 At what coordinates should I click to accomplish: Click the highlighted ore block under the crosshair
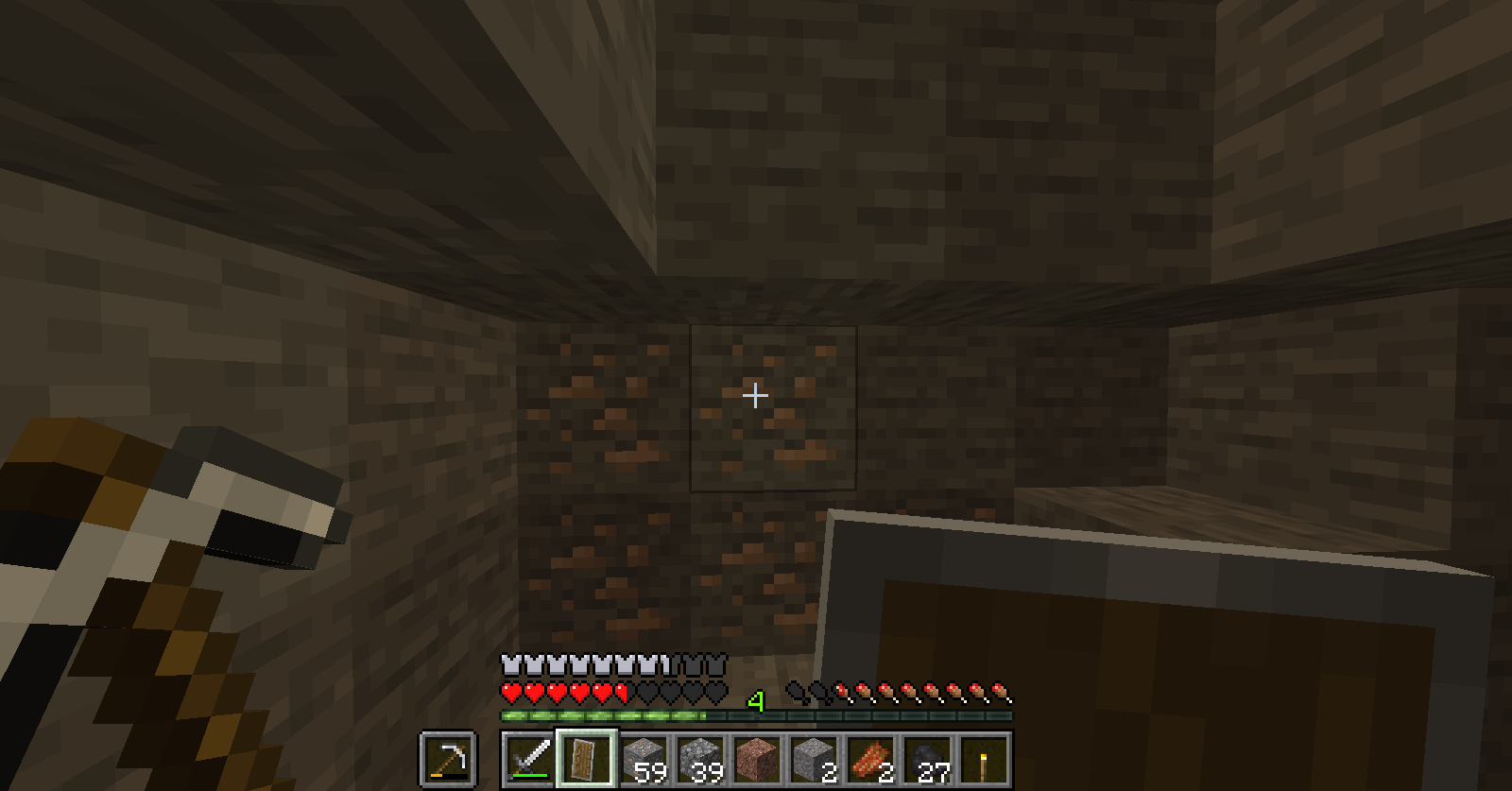pos(773,406)
